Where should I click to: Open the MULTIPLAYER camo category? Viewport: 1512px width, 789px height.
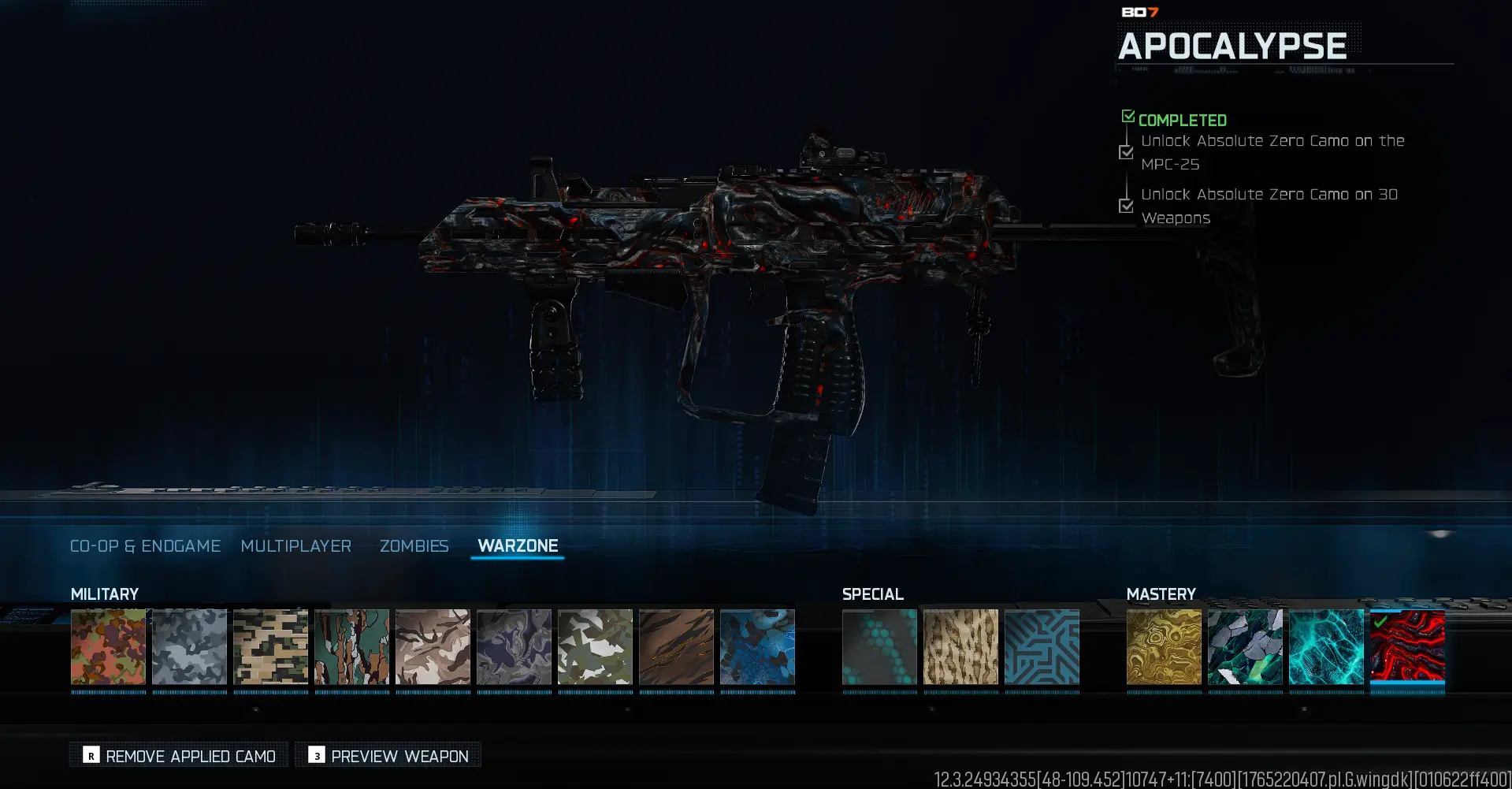296,545
